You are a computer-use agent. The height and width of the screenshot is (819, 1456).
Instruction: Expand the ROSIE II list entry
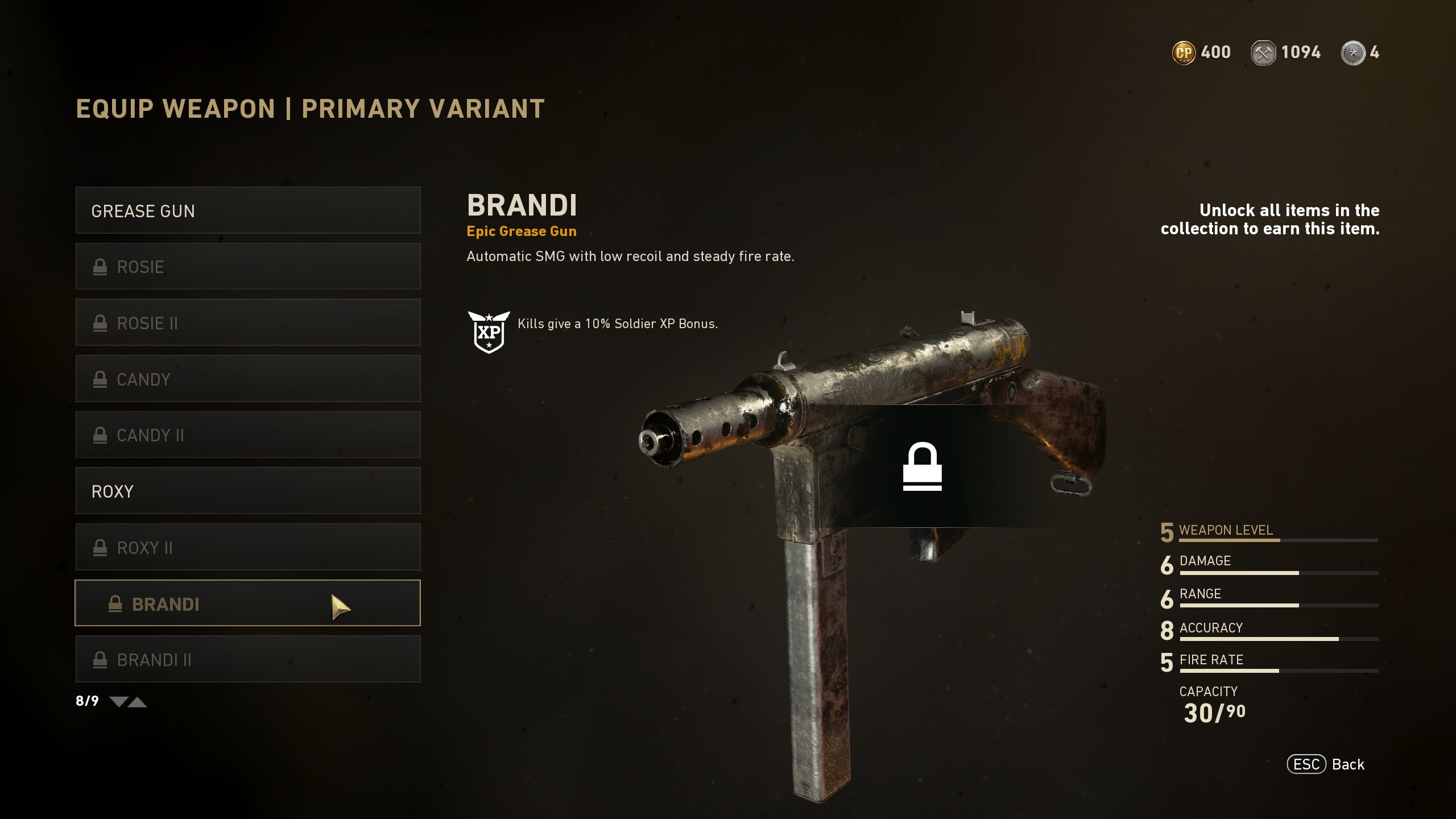pos(247,322)
